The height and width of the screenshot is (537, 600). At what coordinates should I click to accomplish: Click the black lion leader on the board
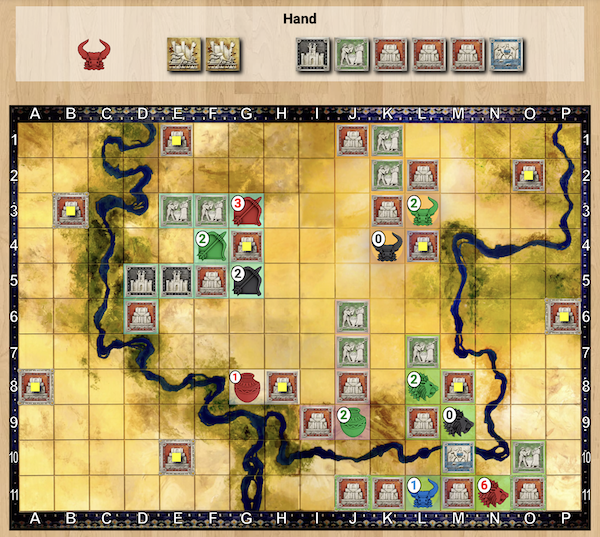459,422
